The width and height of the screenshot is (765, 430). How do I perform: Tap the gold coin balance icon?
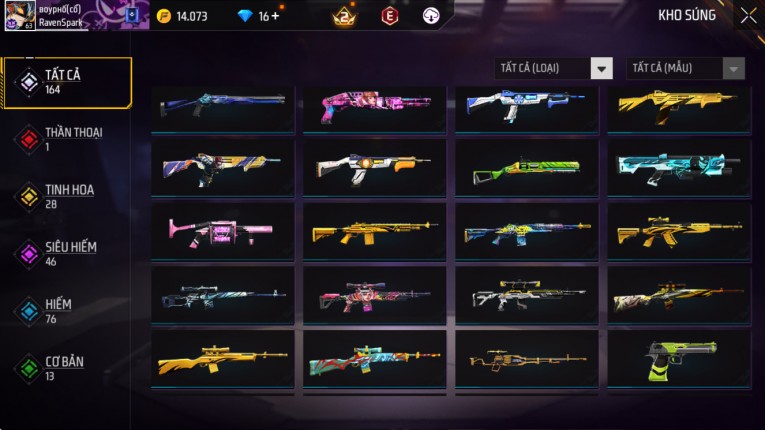(164, 16)
